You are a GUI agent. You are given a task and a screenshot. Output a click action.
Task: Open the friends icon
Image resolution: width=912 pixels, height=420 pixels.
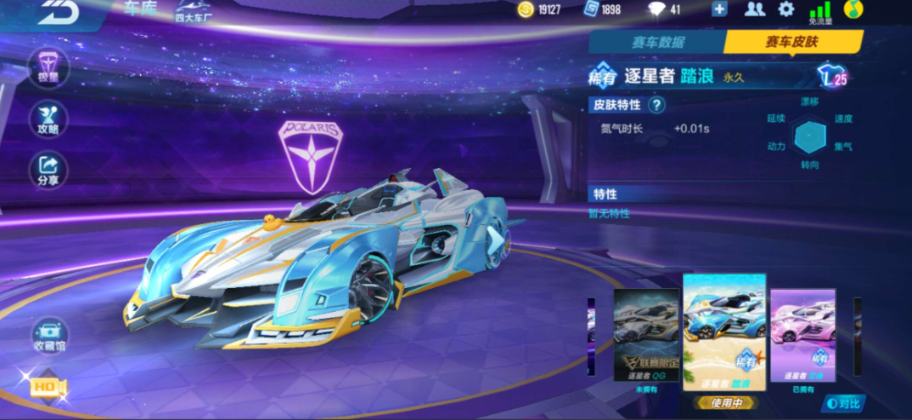[x=755, y=10]
